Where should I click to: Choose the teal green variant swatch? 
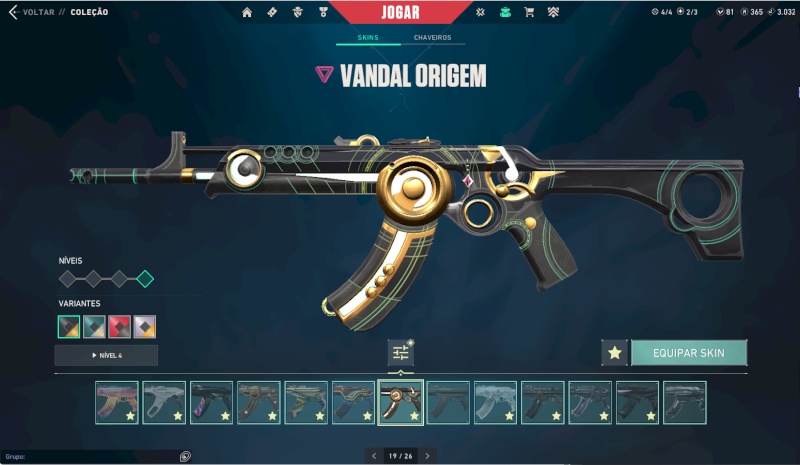tap(94, 326)
